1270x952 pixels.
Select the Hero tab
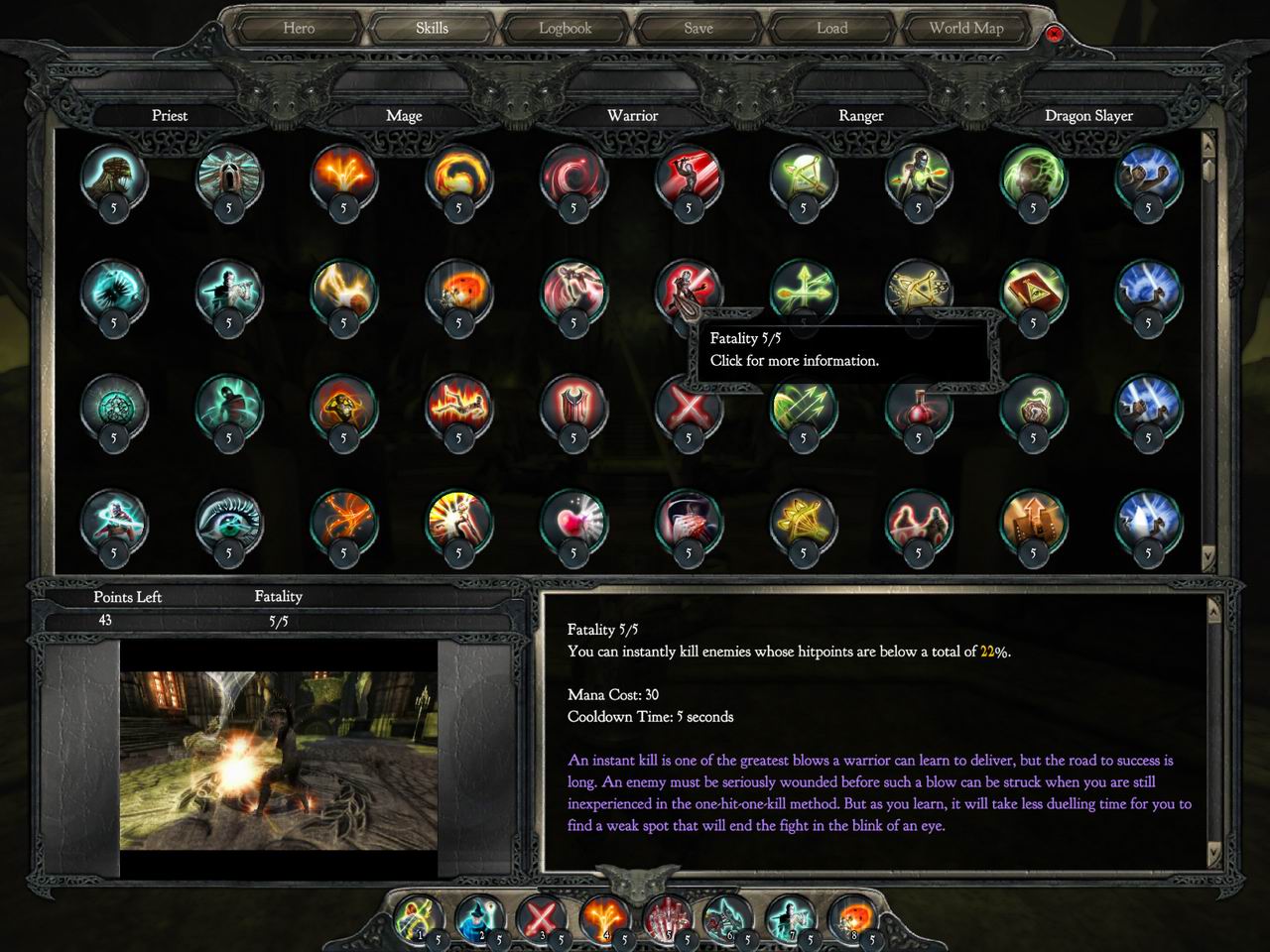point(298,28)
